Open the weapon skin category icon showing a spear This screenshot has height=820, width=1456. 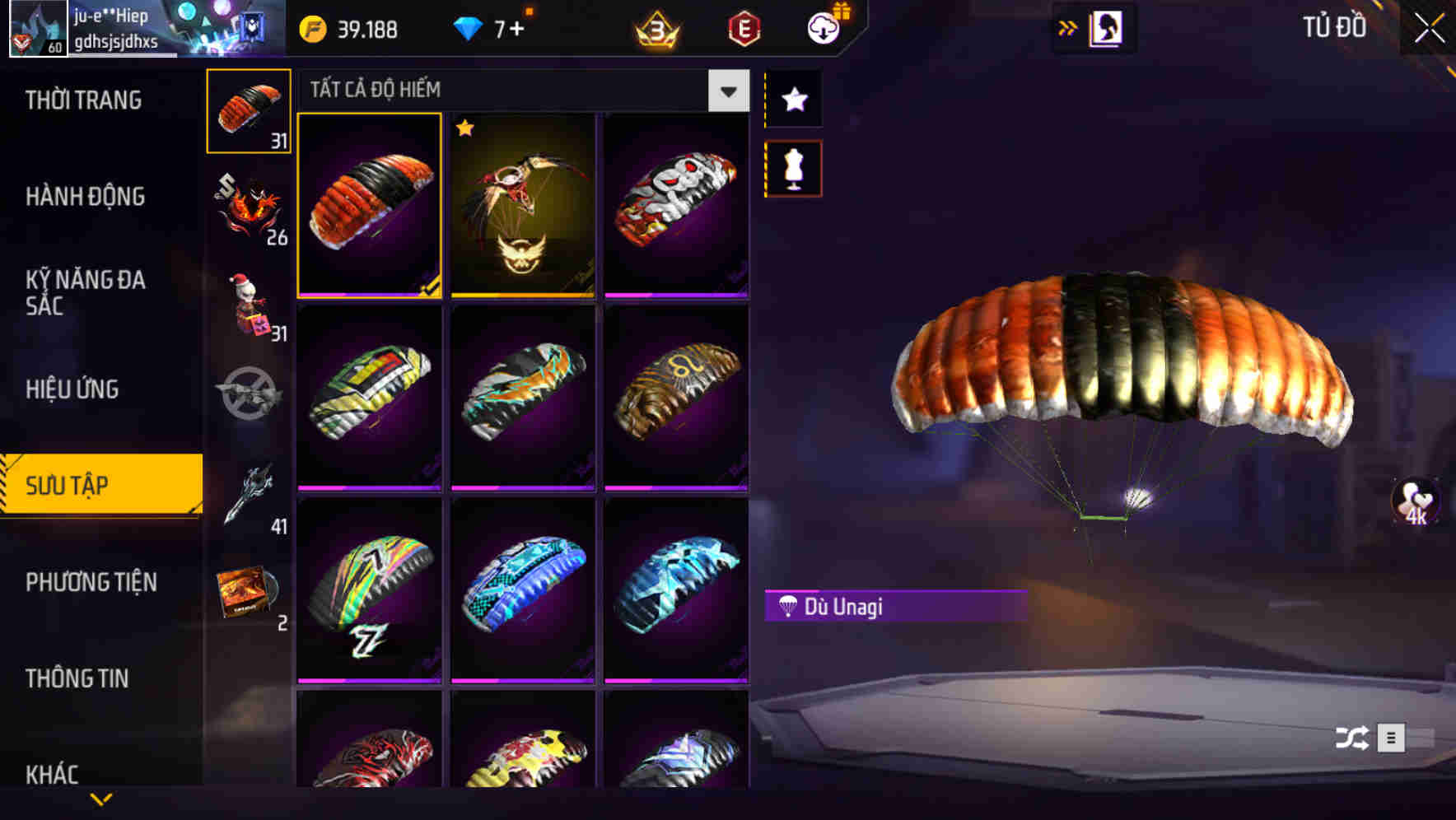click(x=249, y=494)
